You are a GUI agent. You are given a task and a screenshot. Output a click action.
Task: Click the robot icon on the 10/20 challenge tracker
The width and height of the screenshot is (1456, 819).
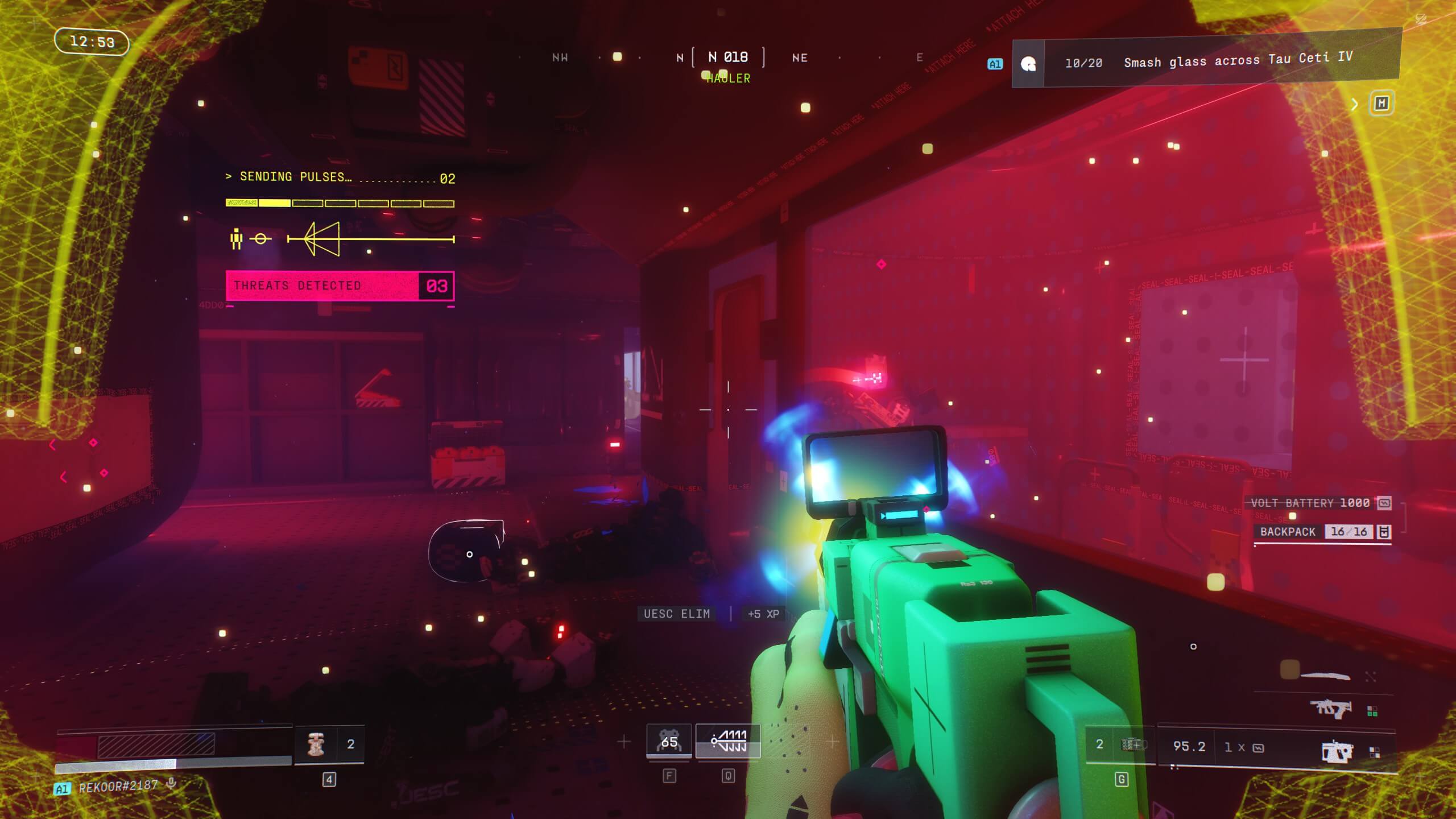click(1027, 64)
